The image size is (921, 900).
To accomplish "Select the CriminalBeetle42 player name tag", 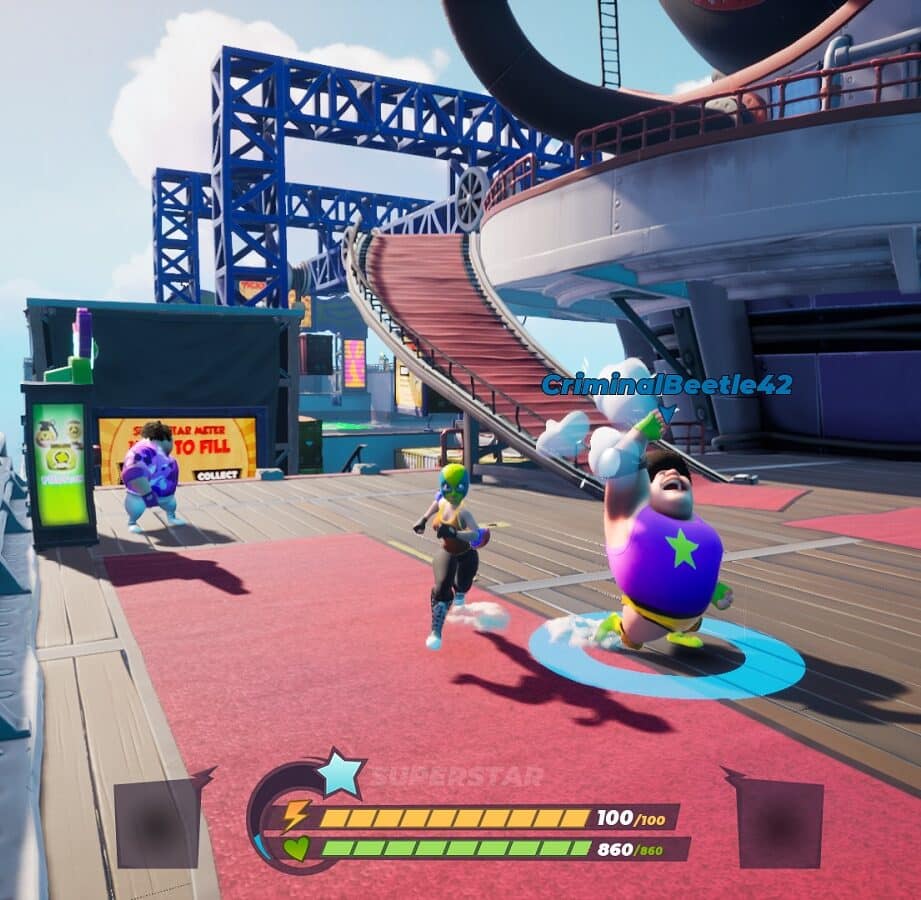I will pyautogui.click(x=666, y=384).
